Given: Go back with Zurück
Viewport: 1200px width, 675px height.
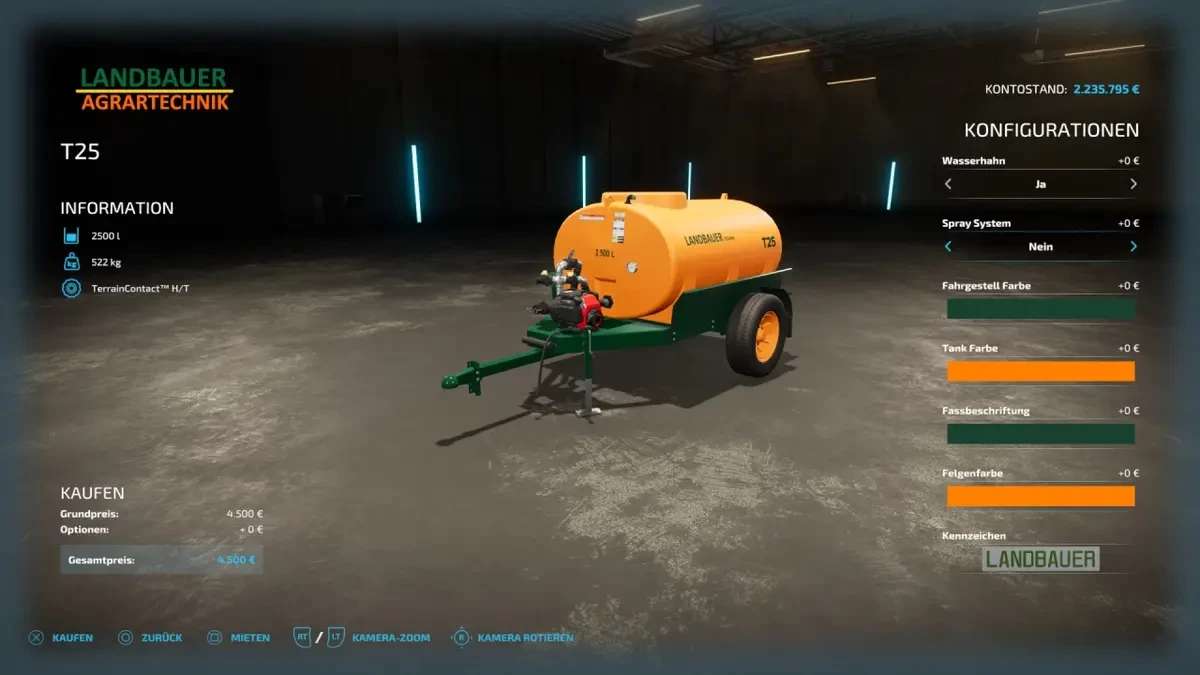Looking at the screenshot, I should (150, 637).
